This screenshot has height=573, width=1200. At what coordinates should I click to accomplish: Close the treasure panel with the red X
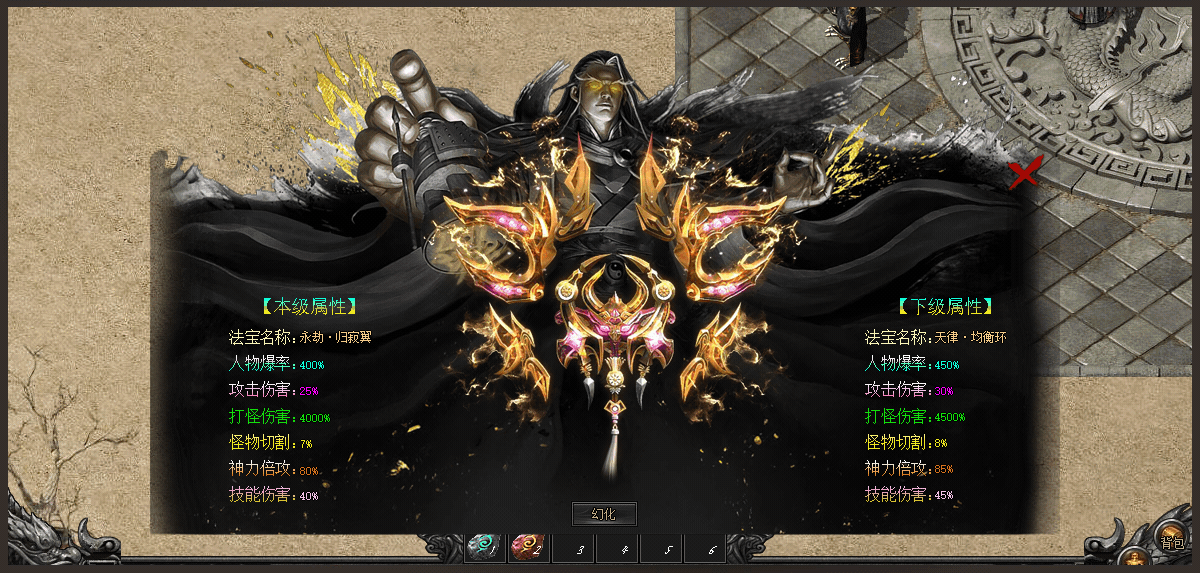coord(1024,173)
